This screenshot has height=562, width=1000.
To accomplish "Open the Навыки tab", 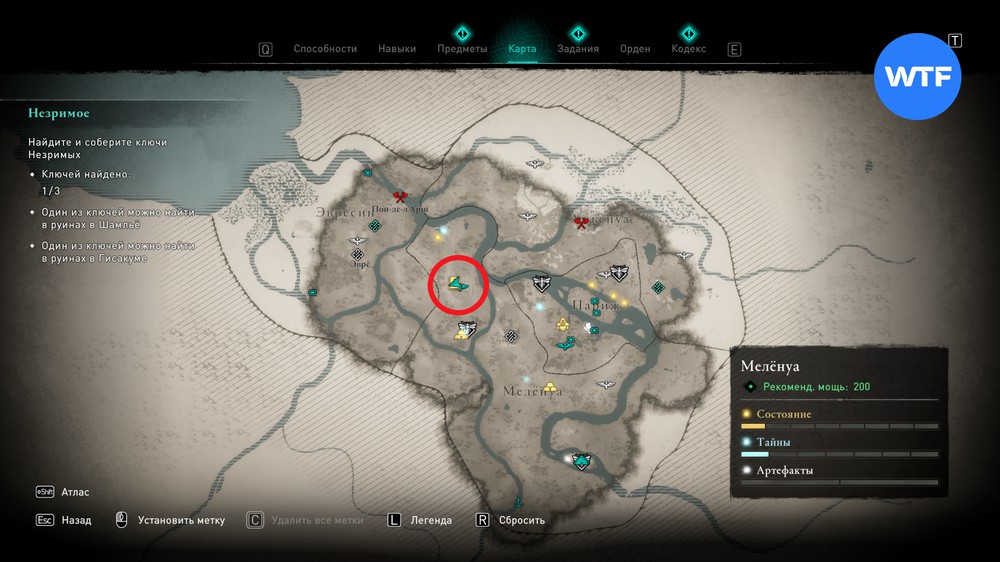I will pos(397,49).
